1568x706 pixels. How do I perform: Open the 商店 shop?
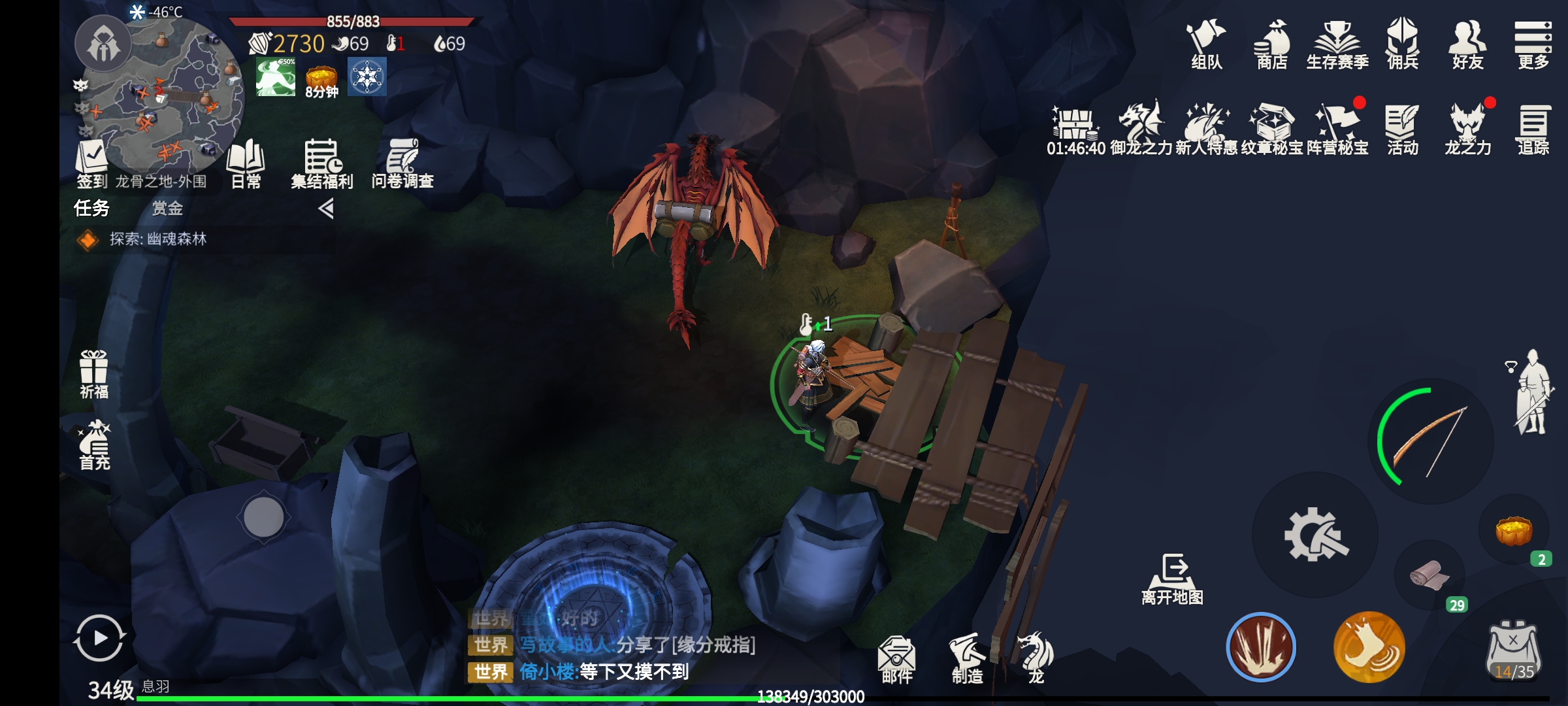coord(1271,44)
